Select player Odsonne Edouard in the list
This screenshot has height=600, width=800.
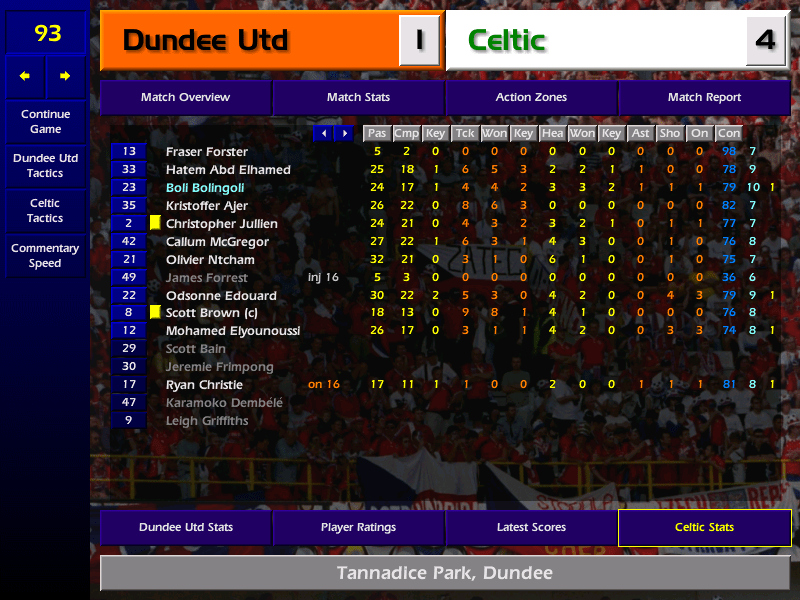click(221, 296)
